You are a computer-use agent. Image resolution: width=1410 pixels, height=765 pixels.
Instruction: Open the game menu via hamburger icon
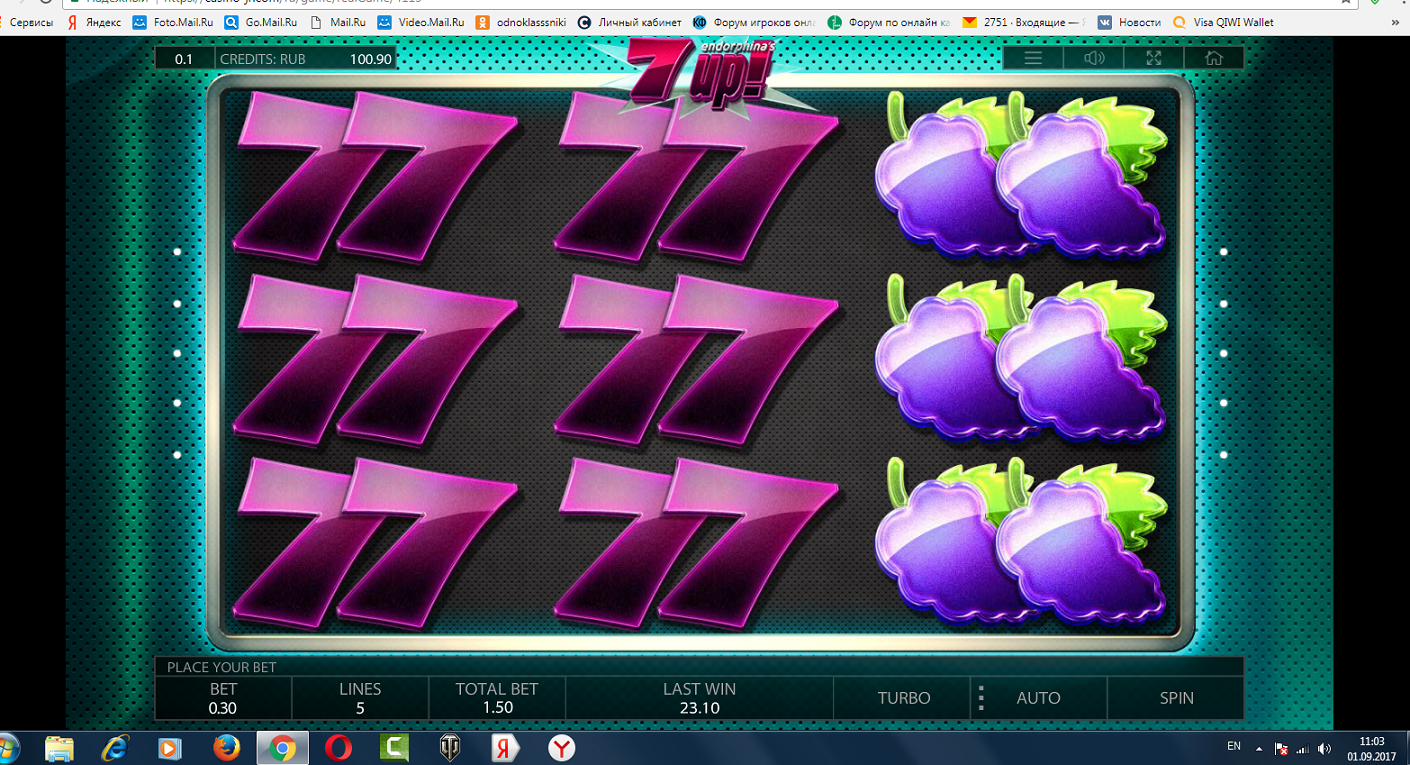pyautogui.click(x=1033, y=57)
